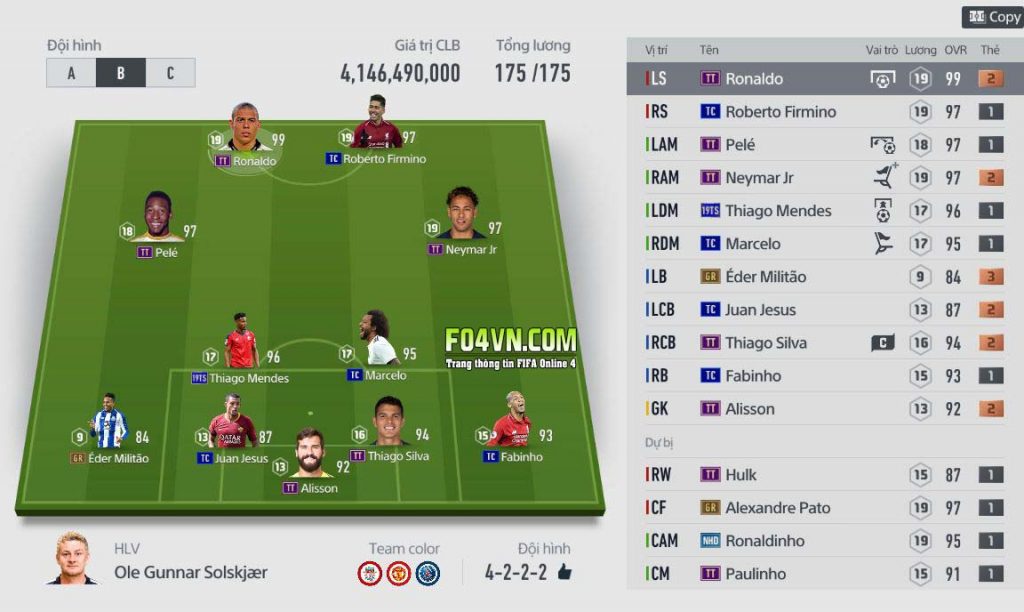Image resolution: width=1024 pixels, height=612 pixels.
Task: Copy the squad with Copy button
Action: pos(993,17)
